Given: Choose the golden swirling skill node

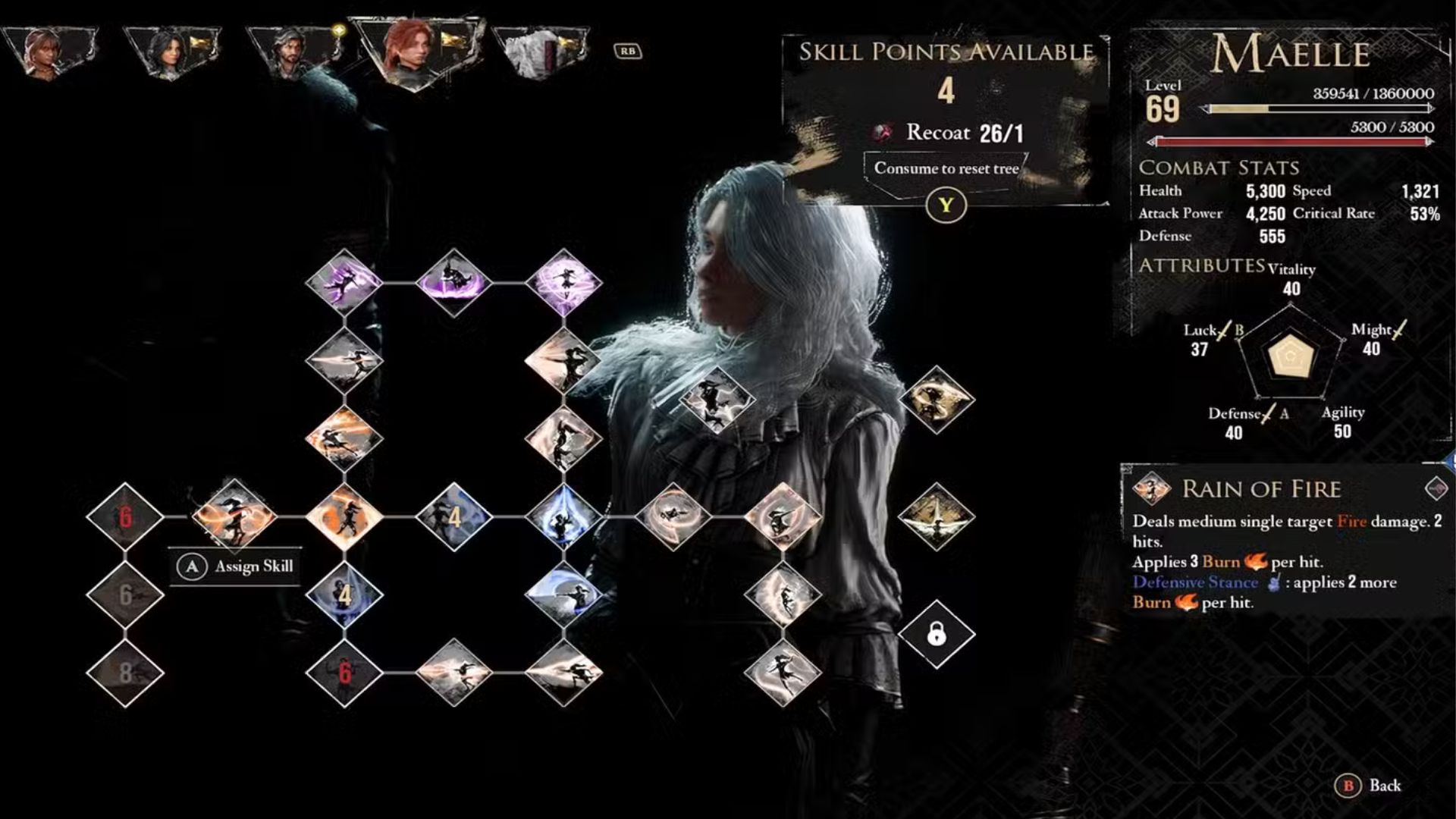Looking at the screenshot, I should coord(937,400).
